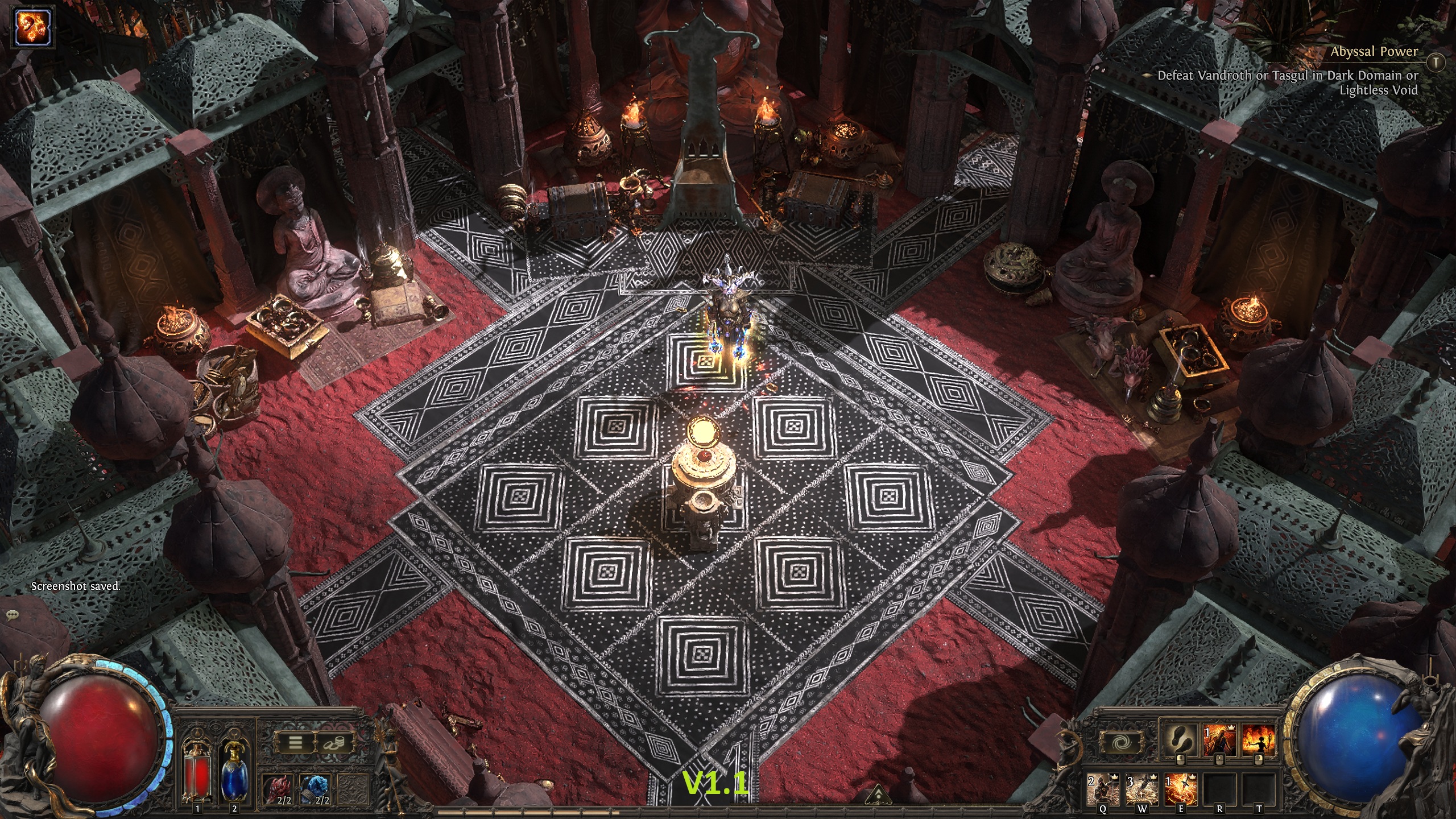This screenshot has width=1456, height=819.
Task: Open the chat bubble icon
Action: tap(11, 615)
